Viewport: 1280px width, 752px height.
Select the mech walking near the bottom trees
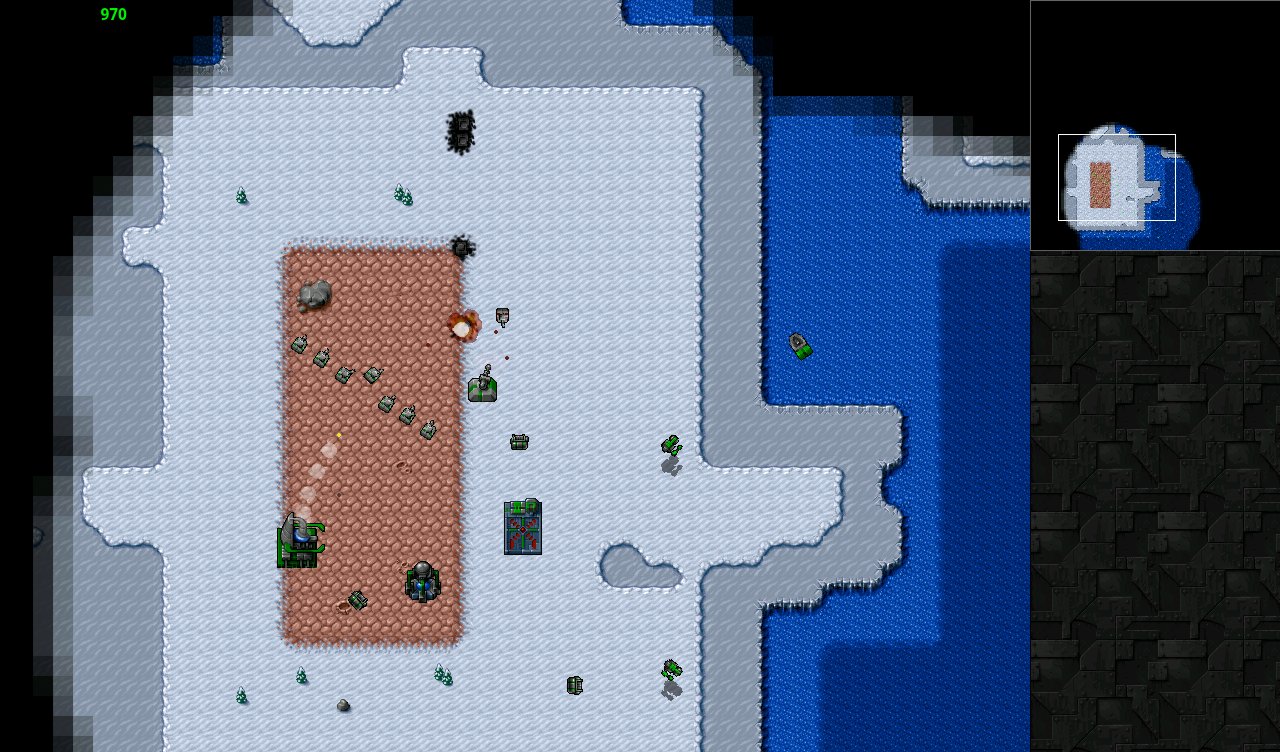pos(672,672)
